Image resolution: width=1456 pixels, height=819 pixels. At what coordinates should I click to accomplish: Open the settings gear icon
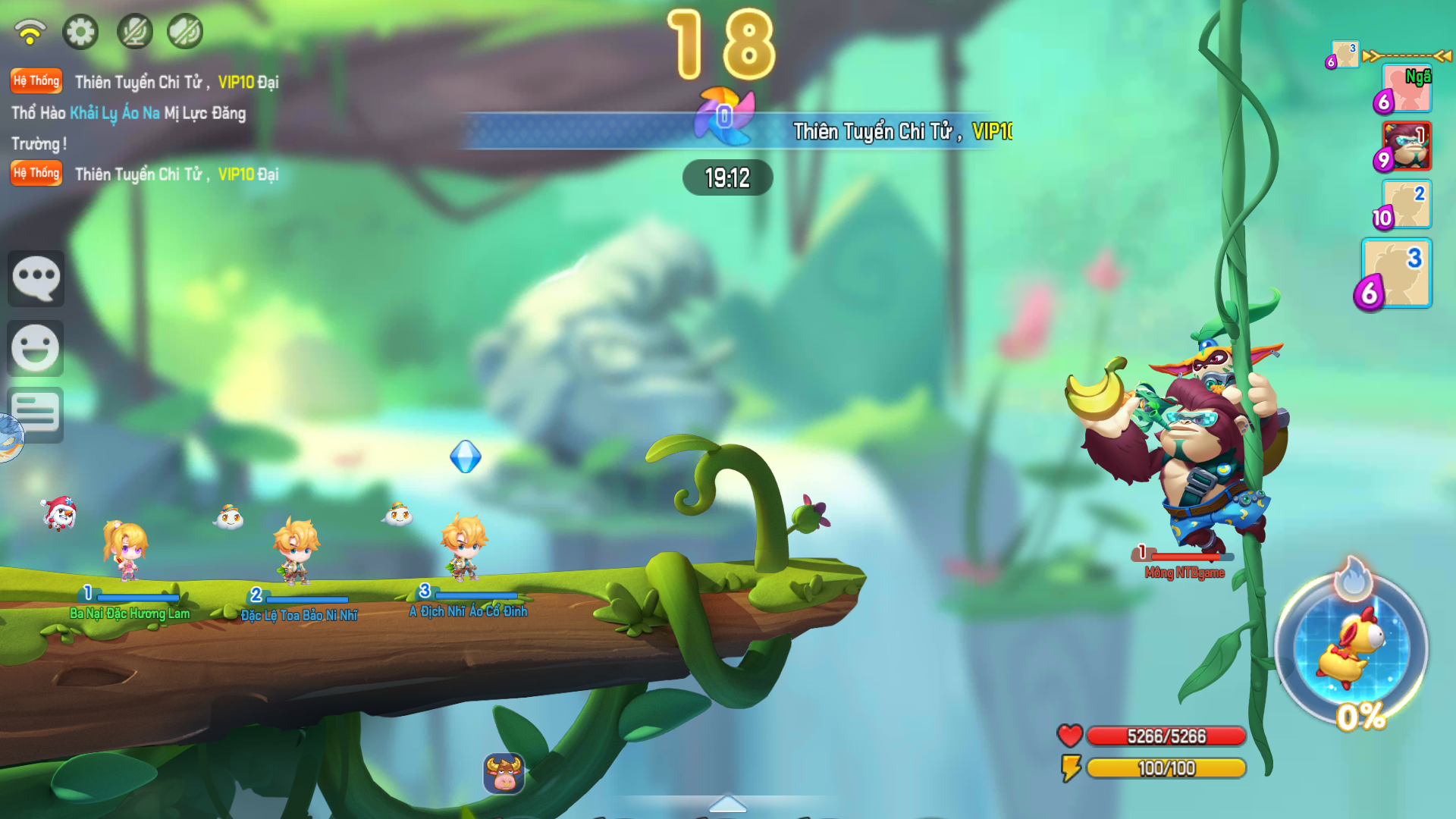click(80, 32)
